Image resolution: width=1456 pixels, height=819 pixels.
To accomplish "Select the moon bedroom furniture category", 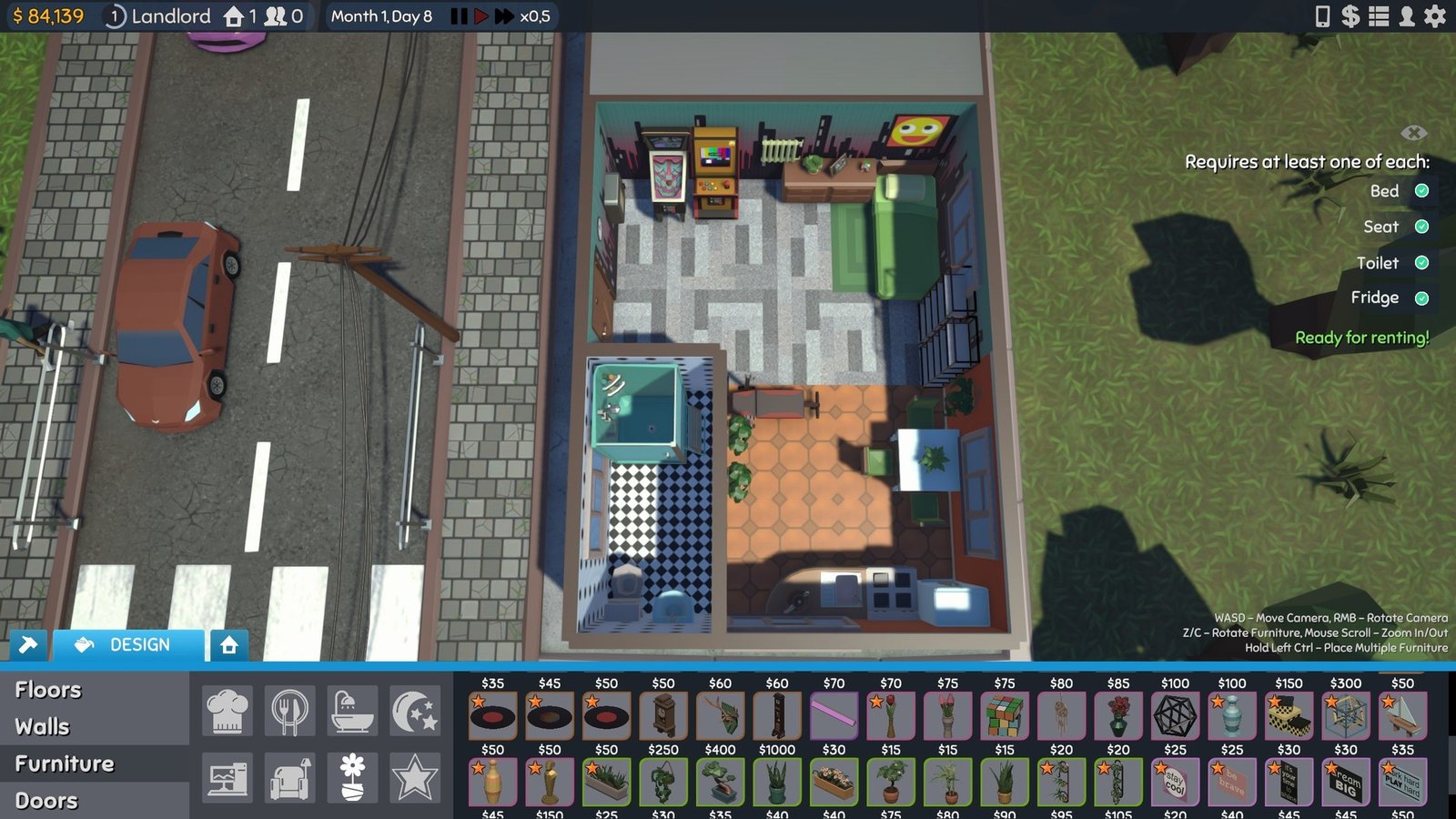I will click(x=414, y=711).
